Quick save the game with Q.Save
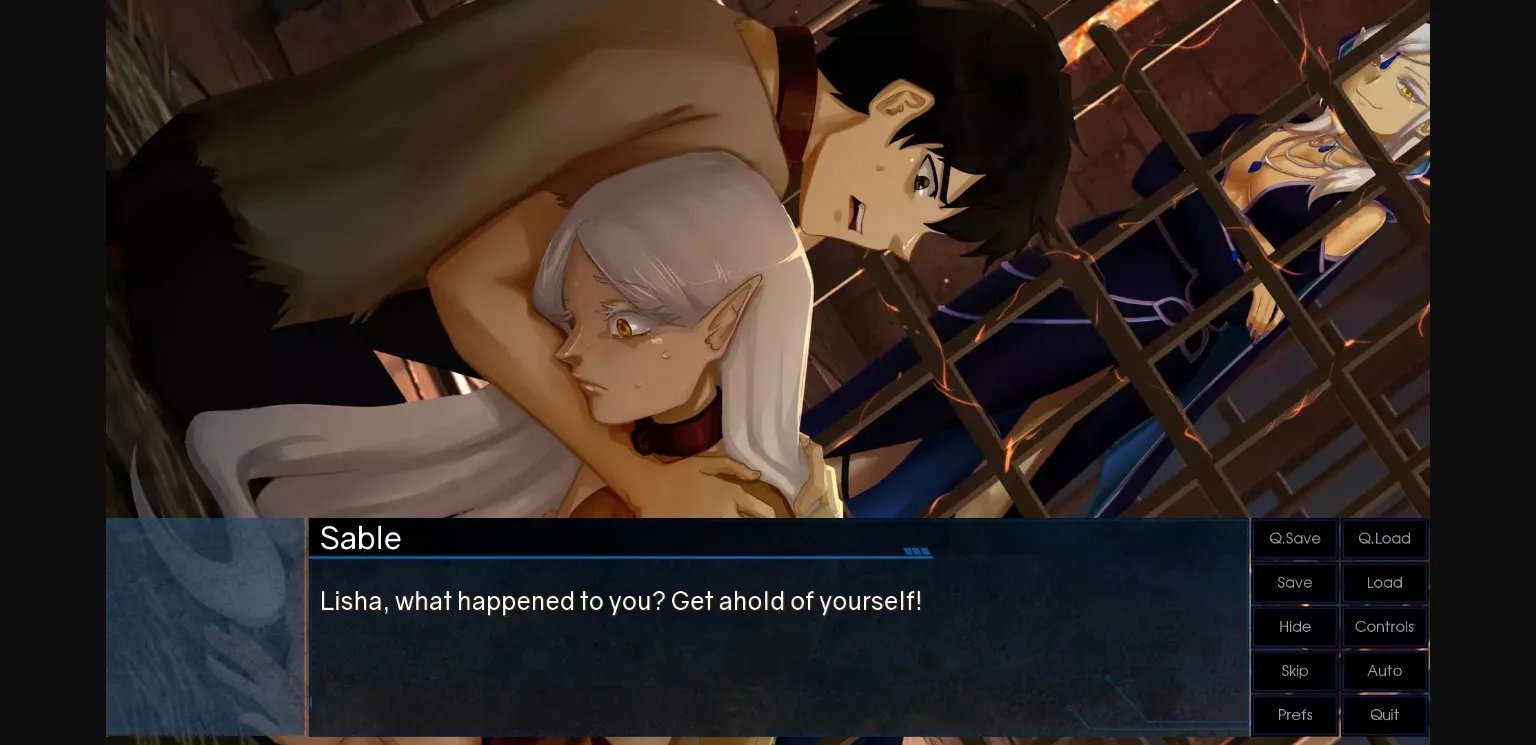The height and width of the screenshot is (745, 1536). click(1294, 538)
